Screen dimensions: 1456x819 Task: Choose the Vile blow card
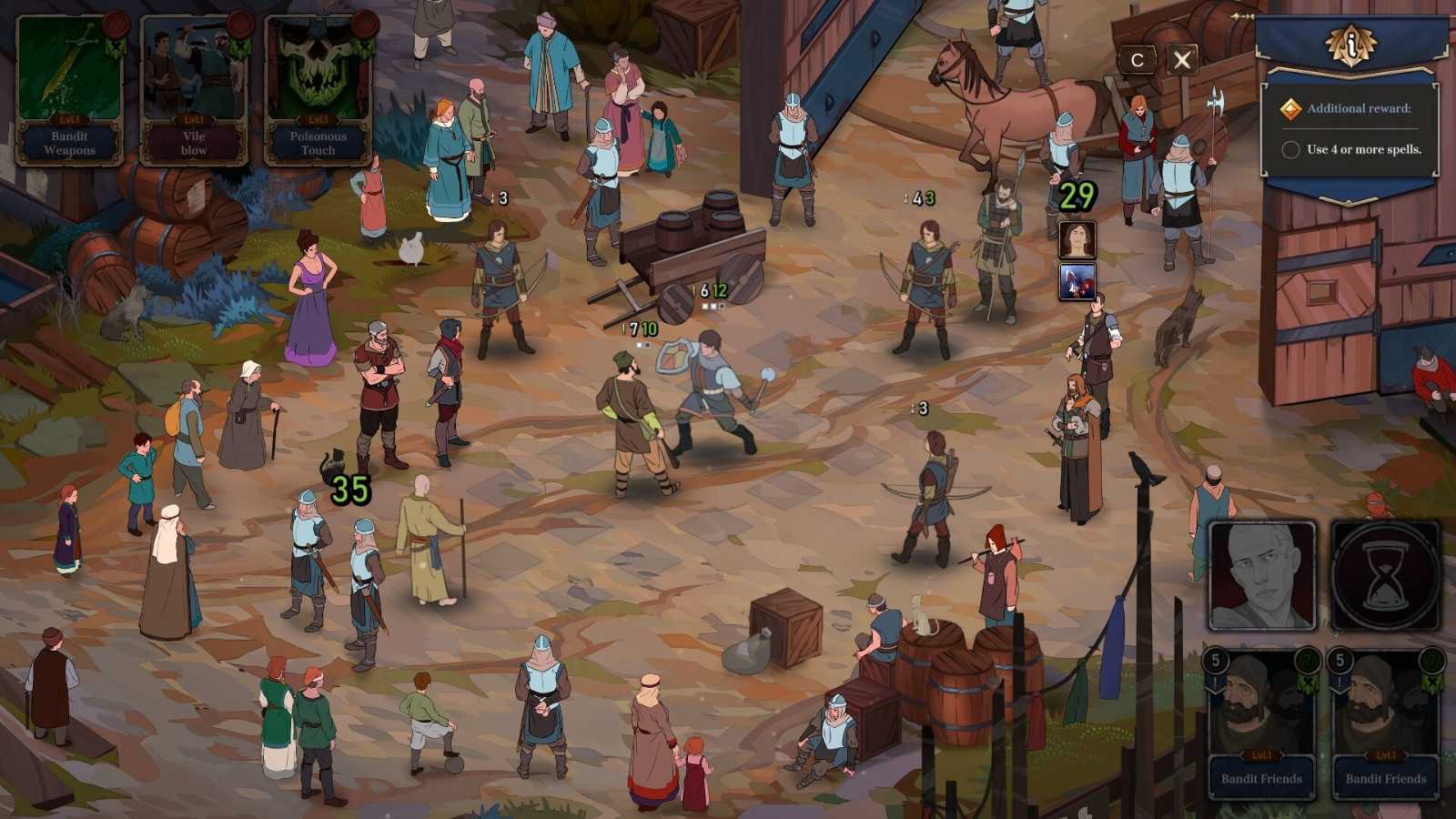click(x=194, y=89)
